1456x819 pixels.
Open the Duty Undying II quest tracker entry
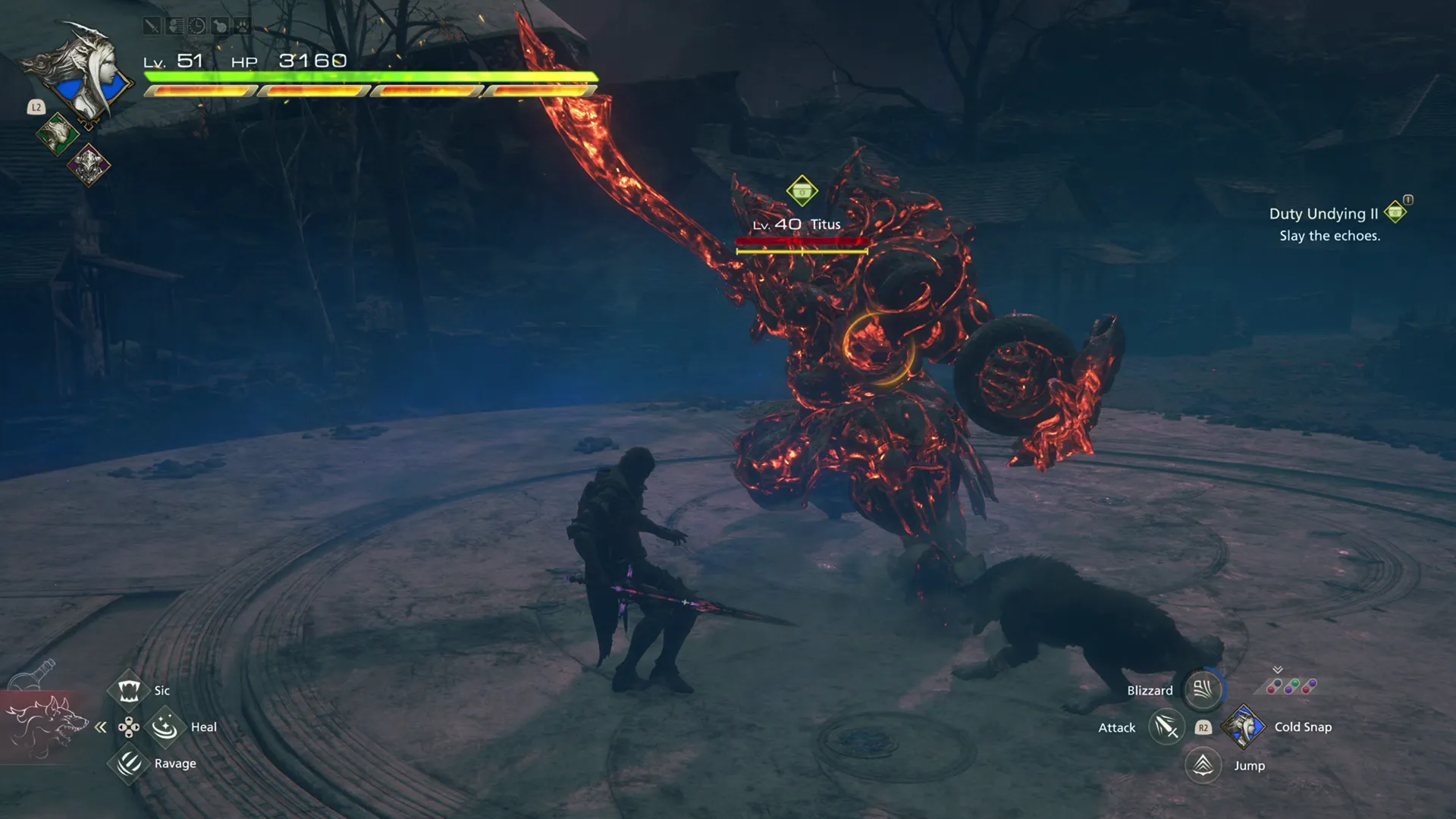pos(1324,214)
